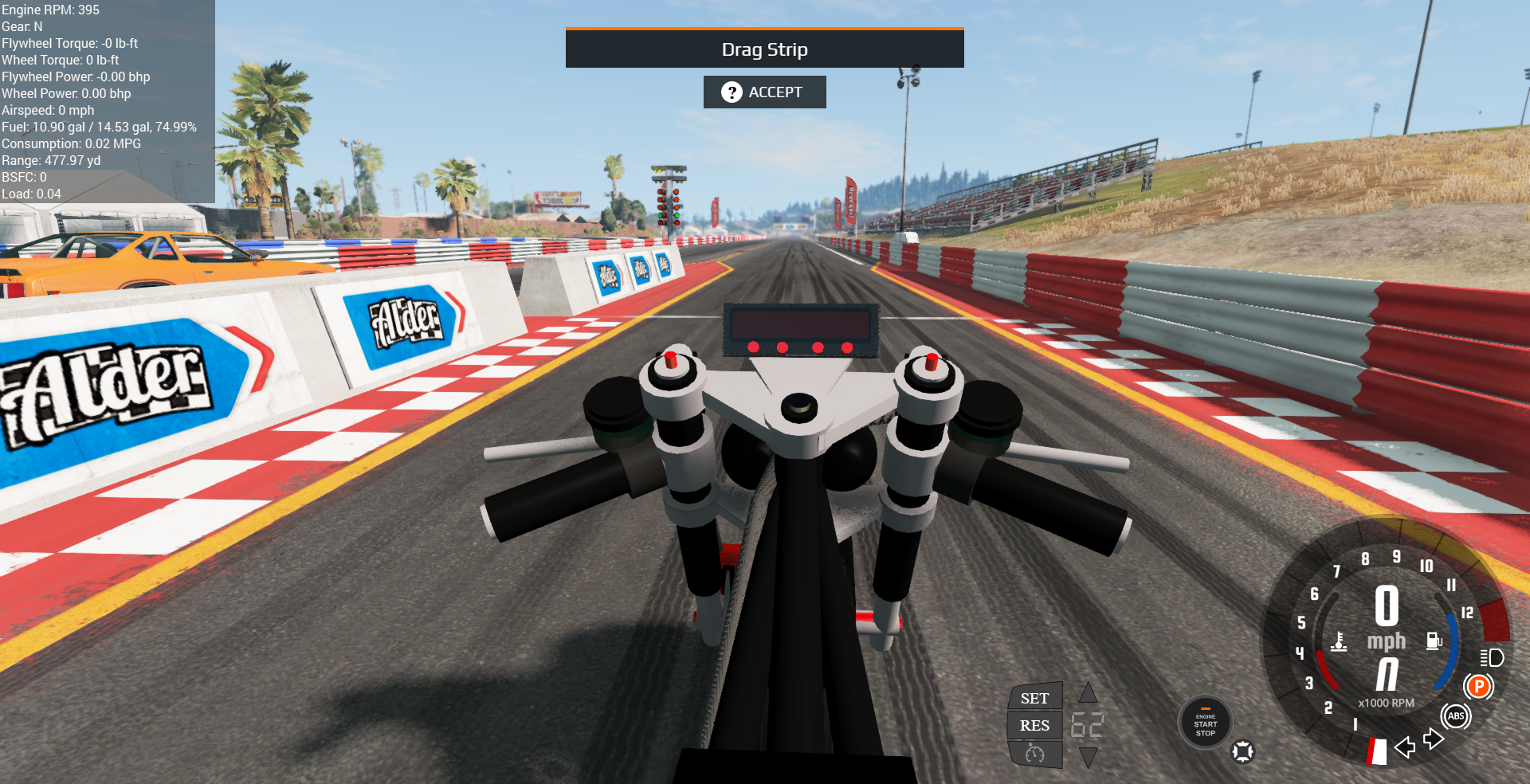Toggle cruise control with the speedometer icon
This screenshot has width=1530, height=784.
pos(1035,753)
